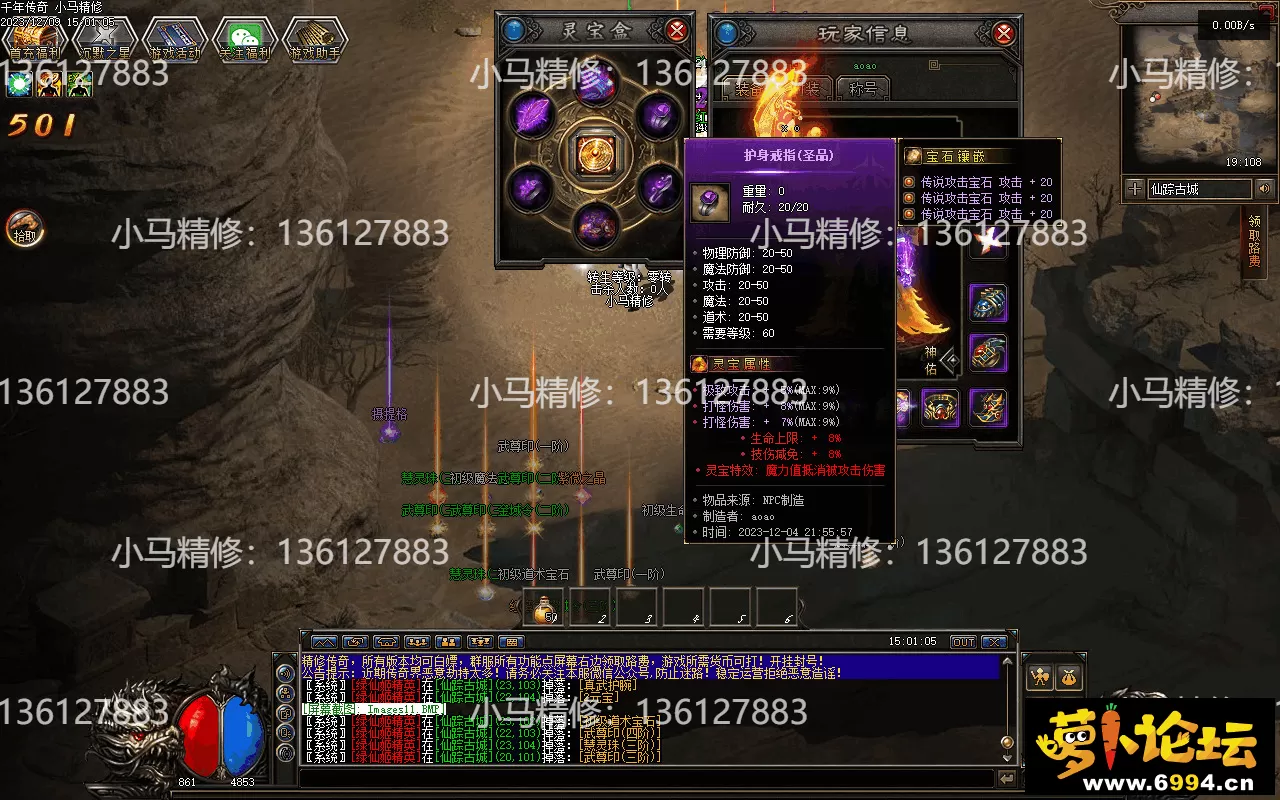
Task: Open the 游戏活动 events menu
Action: click(x=174, y=41)
